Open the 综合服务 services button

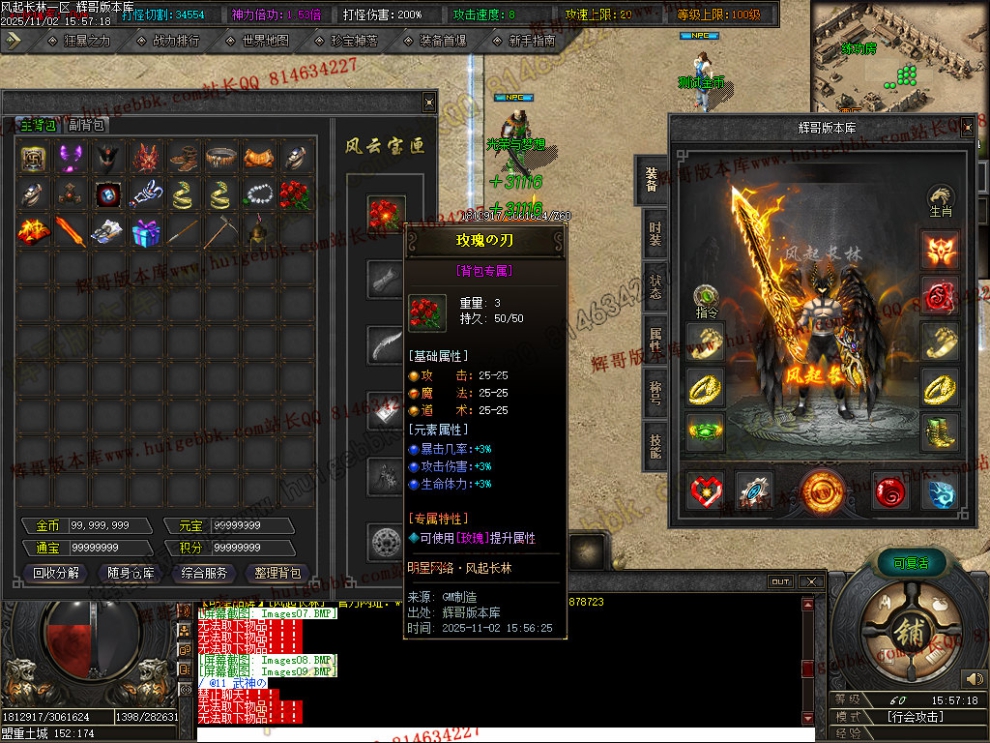click(x=205, y=573)
